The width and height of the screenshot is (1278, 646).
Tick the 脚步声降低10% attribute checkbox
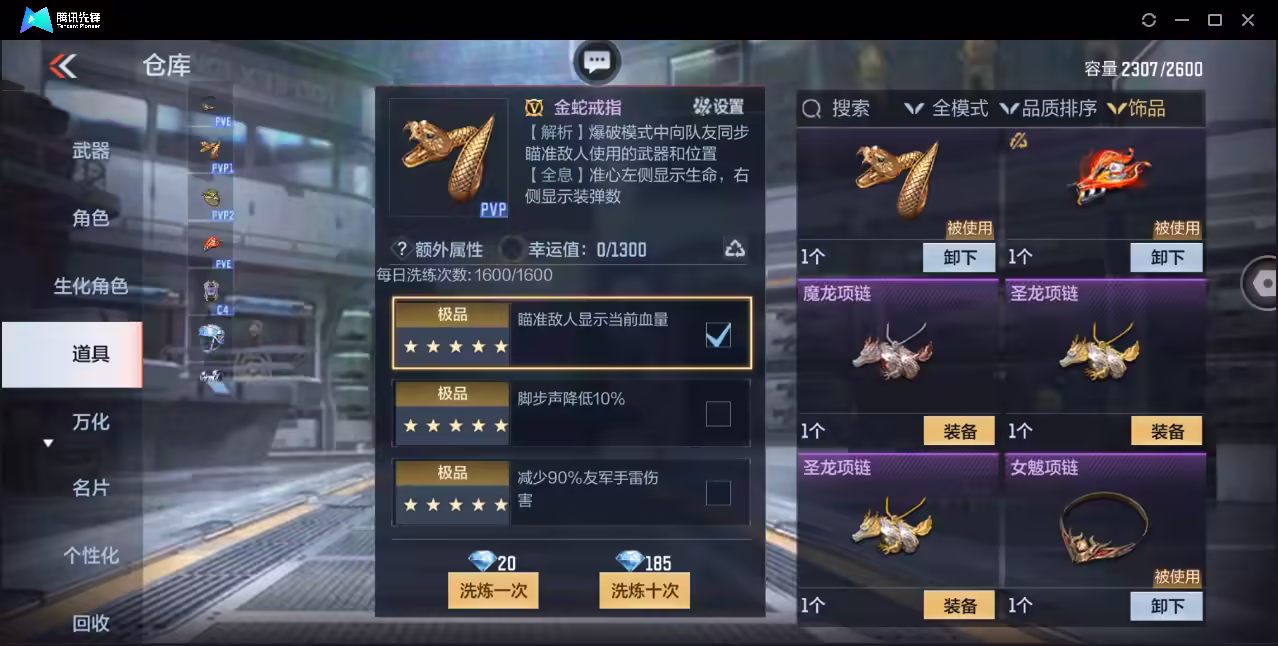(718, 413)
